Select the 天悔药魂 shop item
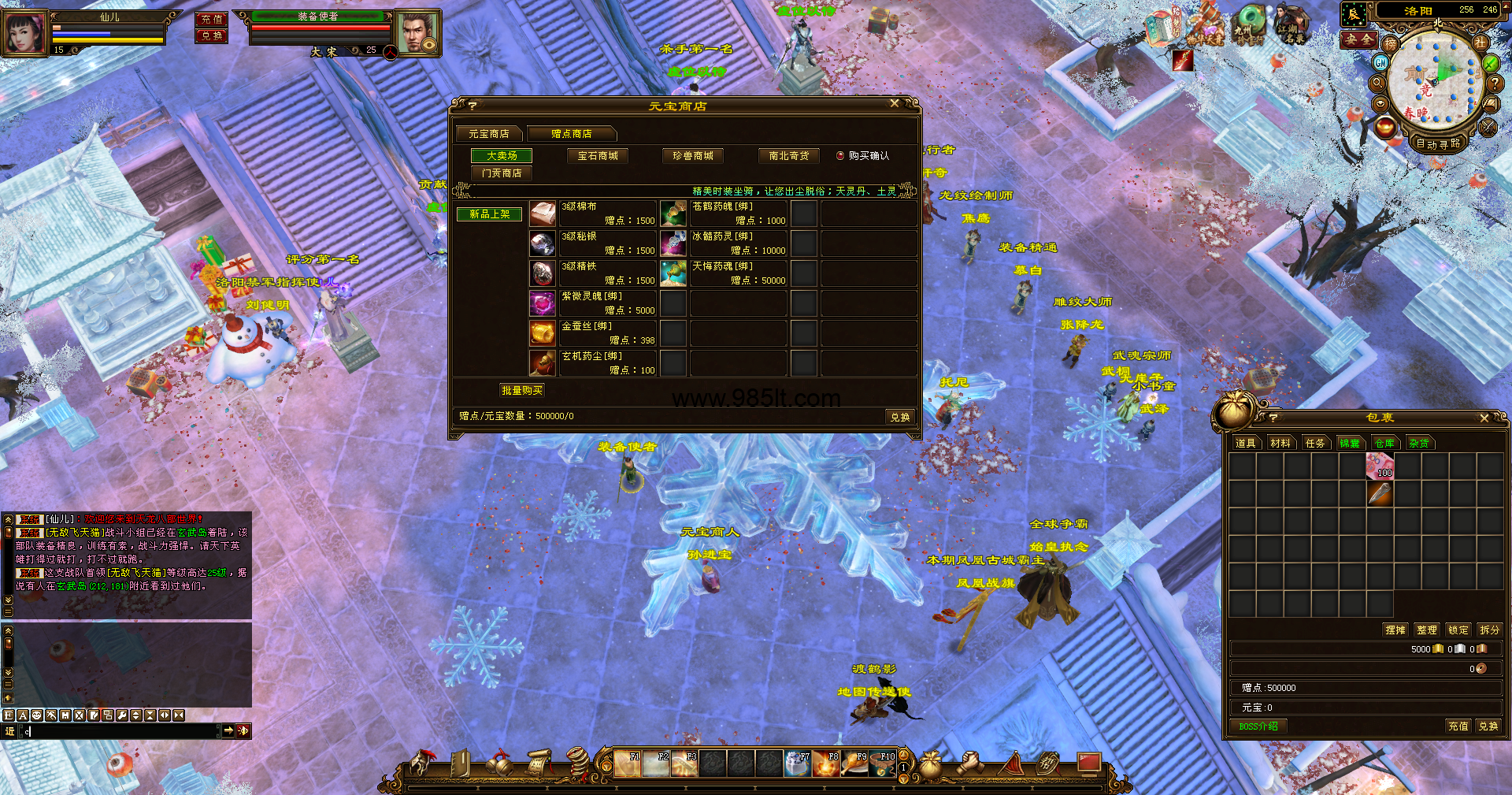This screenshot has width=1512, height=795. tap(673, 273)
